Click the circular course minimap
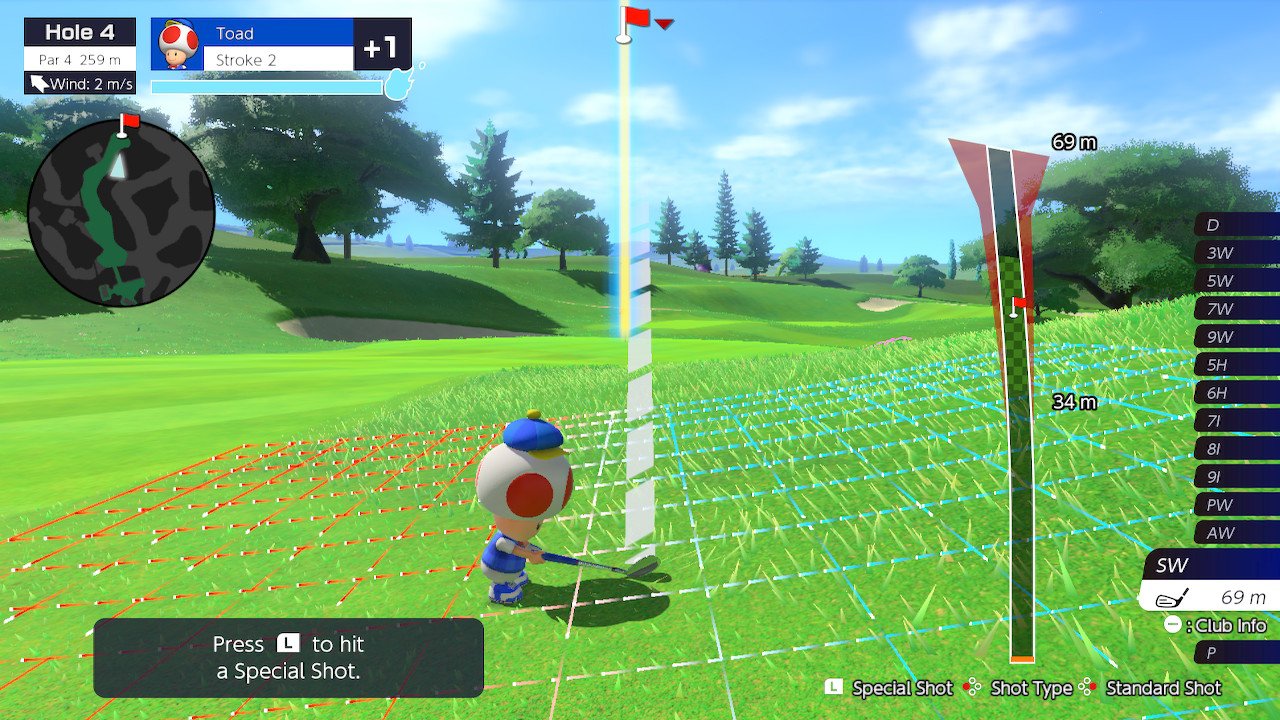 click(121, 212)
